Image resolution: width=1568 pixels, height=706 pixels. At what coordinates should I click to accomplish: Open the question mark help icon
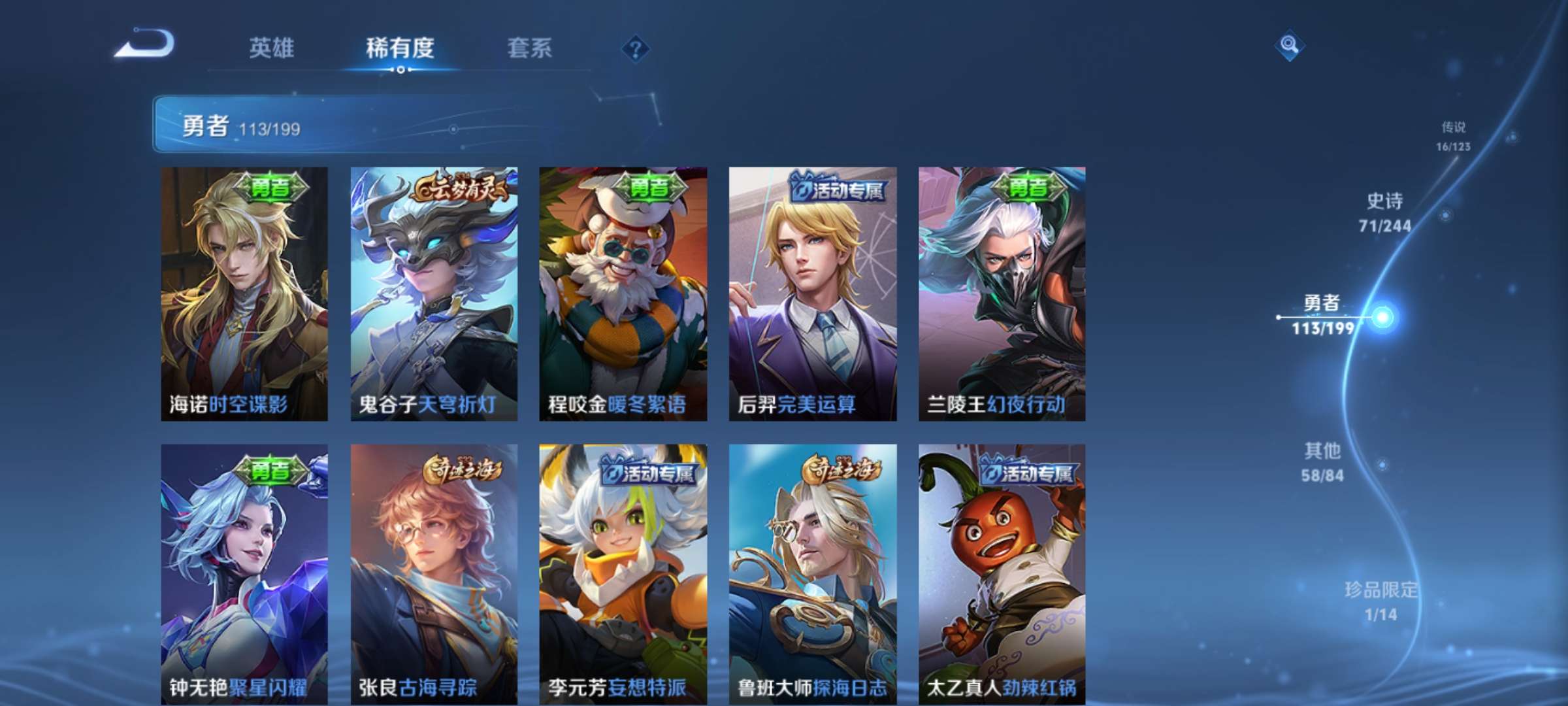tap(635, 48)
